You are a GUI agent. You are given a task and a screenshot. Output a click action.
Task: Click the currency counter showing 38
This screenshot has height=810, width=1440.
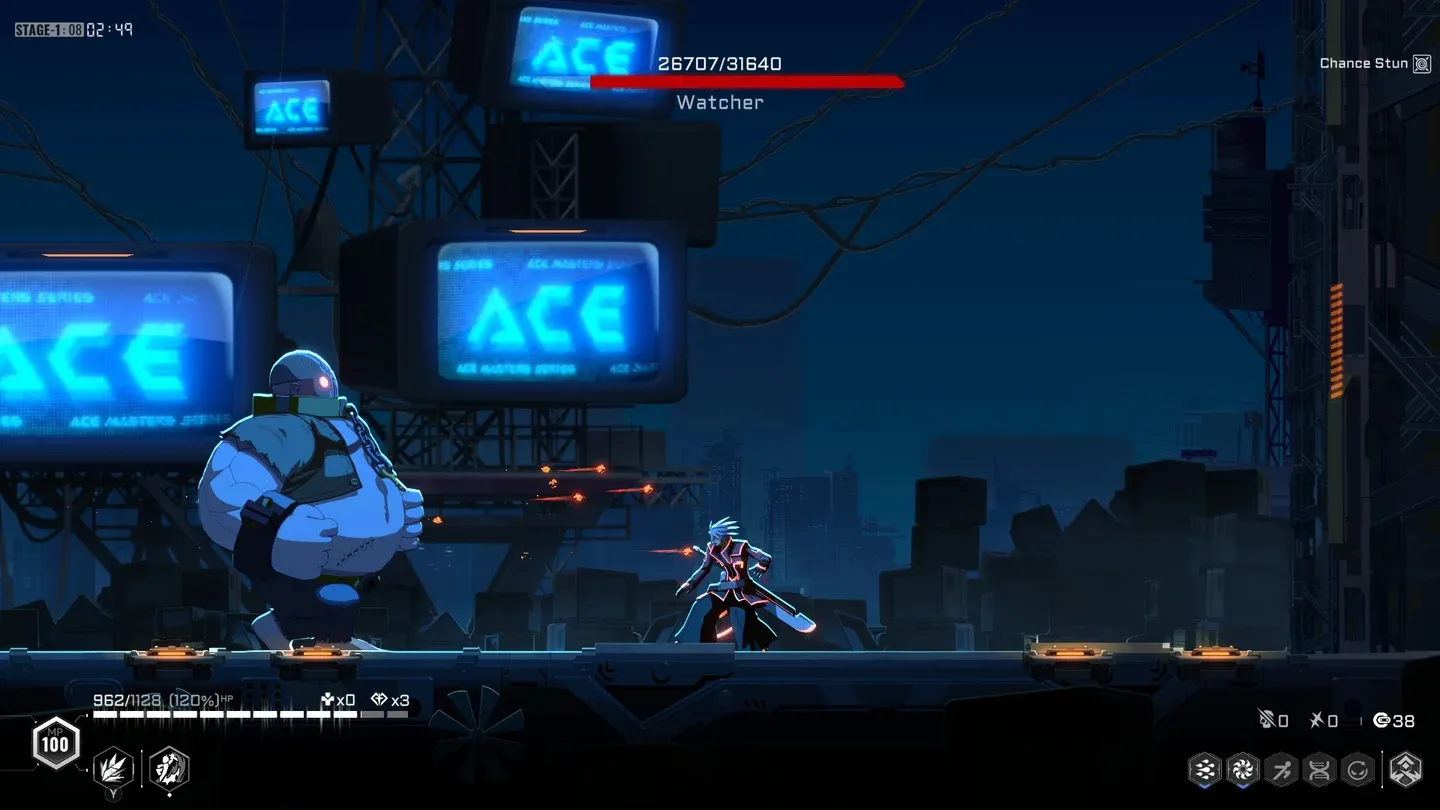click(1393, 720)
